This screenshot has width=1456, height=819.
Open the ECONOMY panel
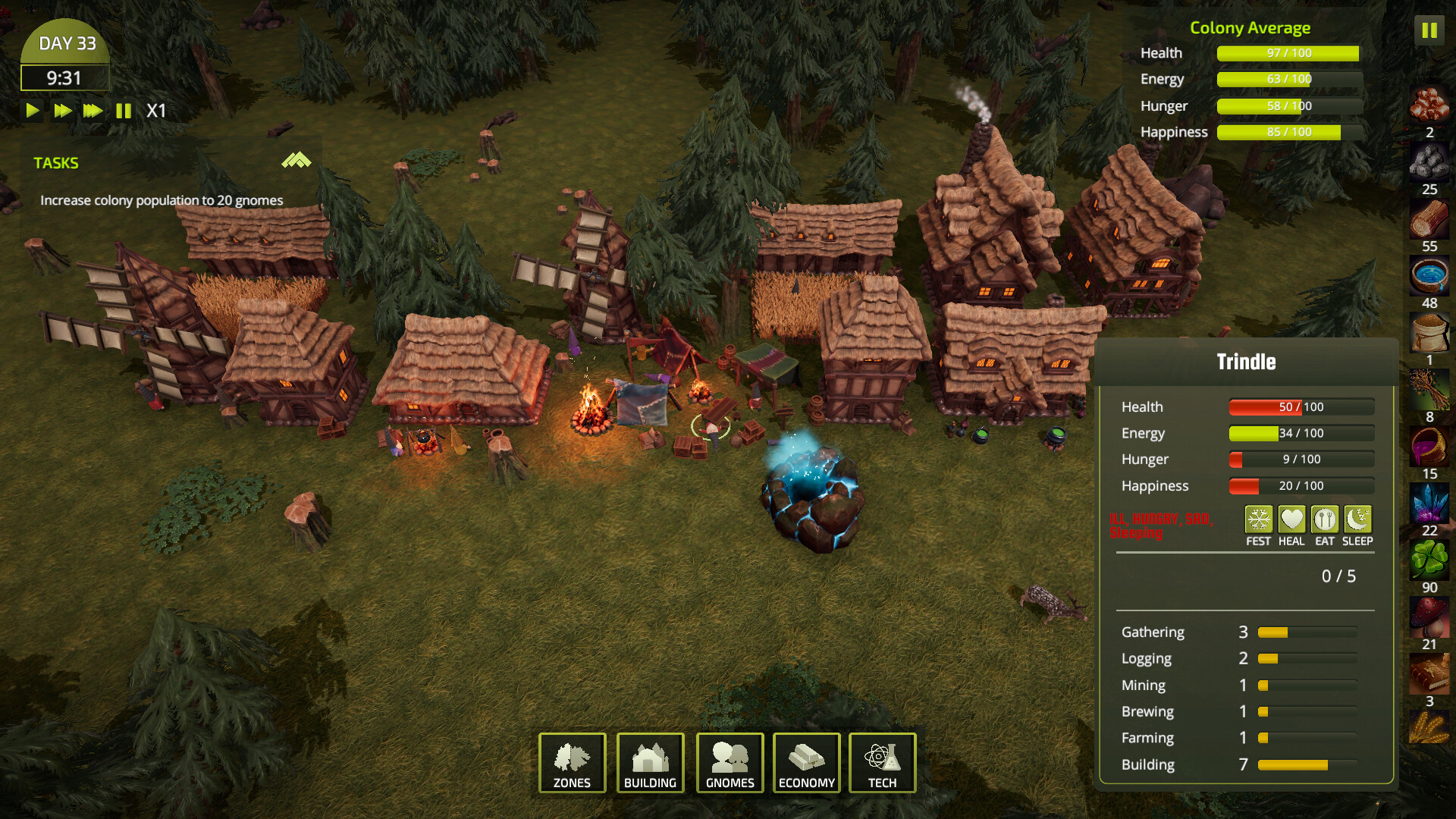click(806, 763)
